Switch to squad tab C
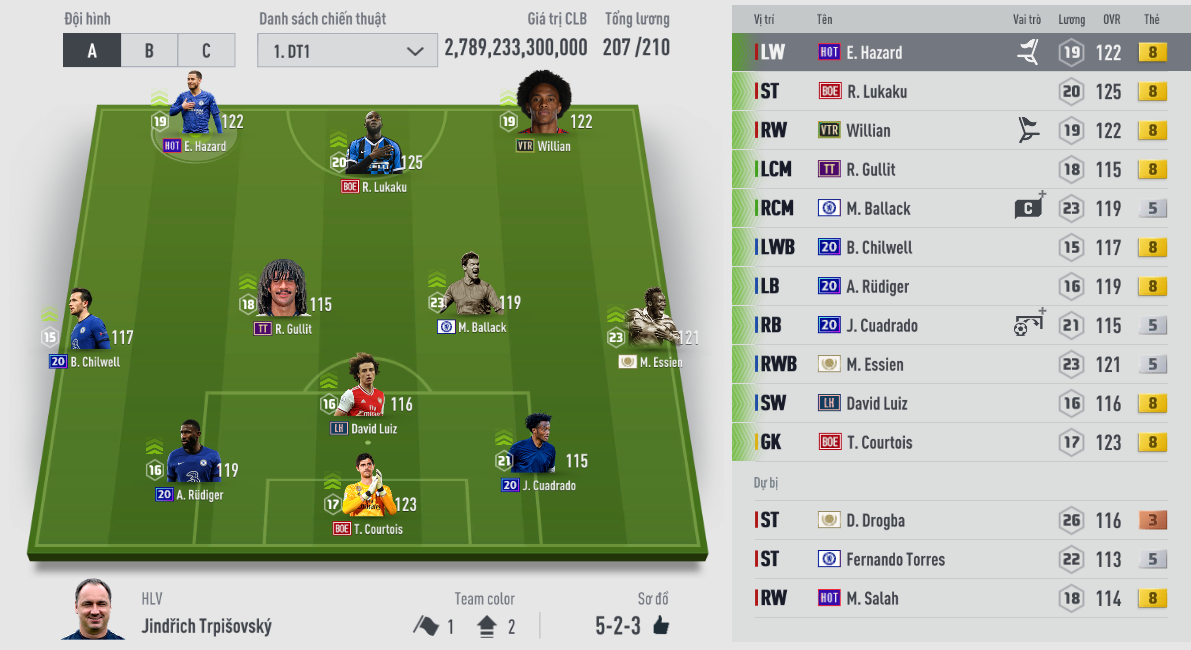Screen dimensions: 1191x650 tap(206, 50)
